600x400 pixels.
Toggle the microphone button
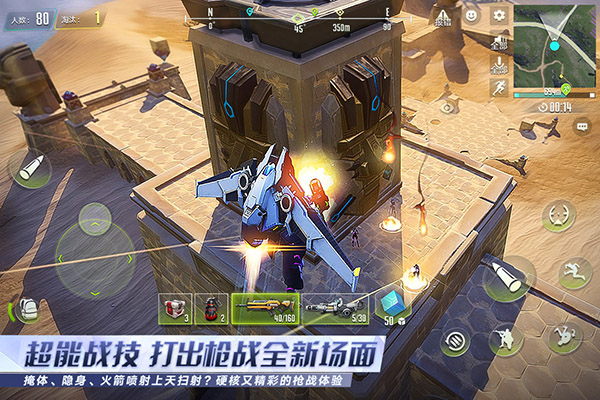click(500, 65)
